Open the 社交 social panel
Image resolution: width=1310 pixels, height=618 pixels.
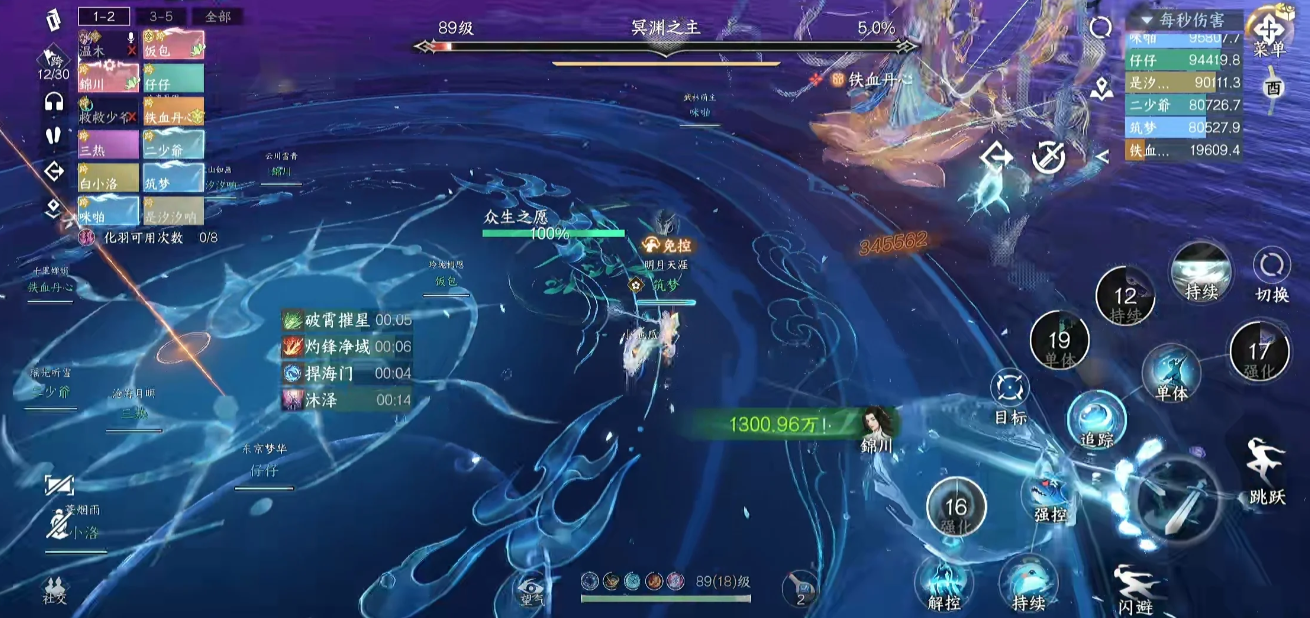[x=55, y=589]
